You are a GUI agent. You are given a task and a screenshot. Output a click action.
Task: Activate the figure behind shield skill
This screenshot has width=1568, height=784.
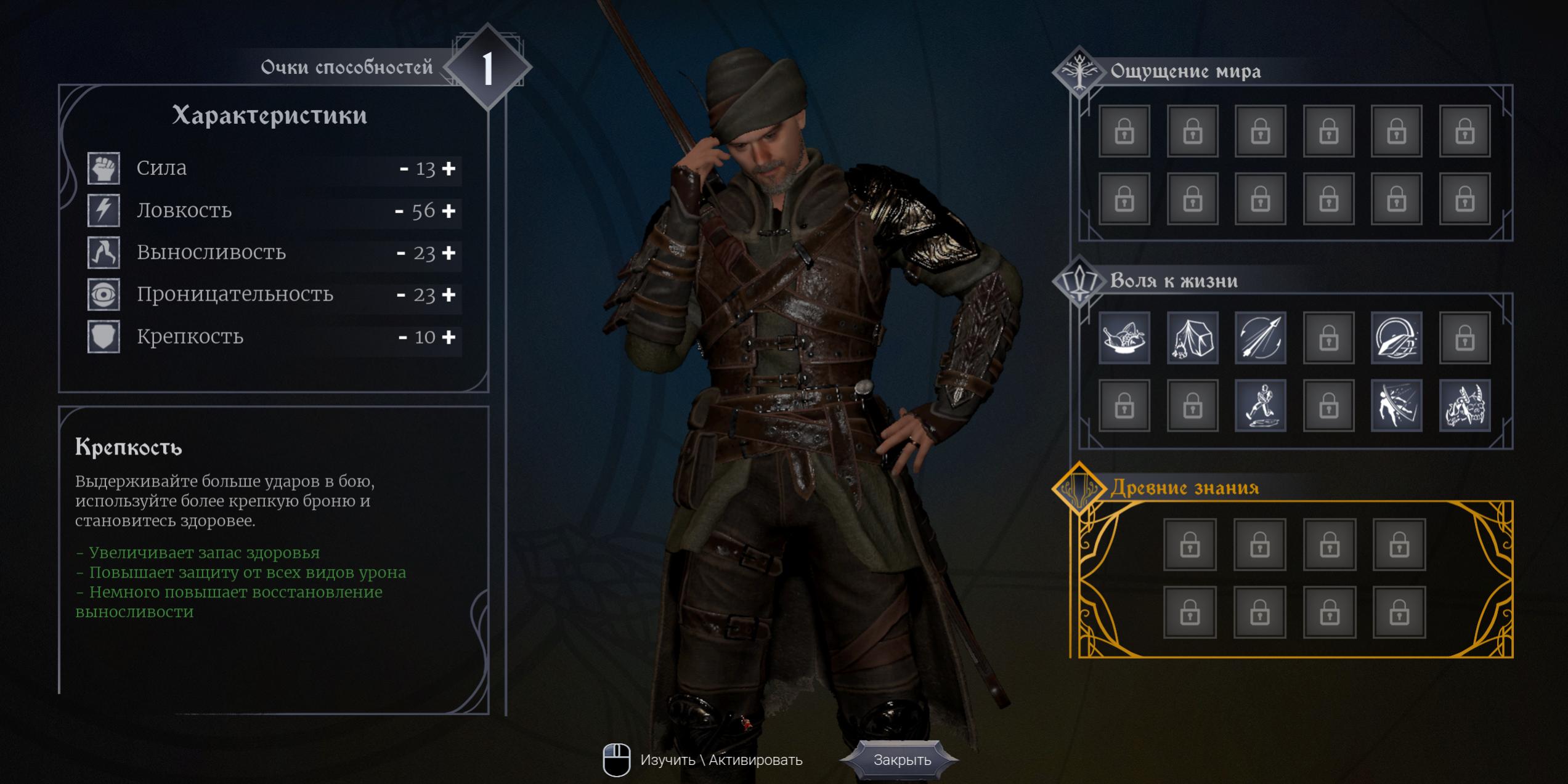click(1397, 405)
